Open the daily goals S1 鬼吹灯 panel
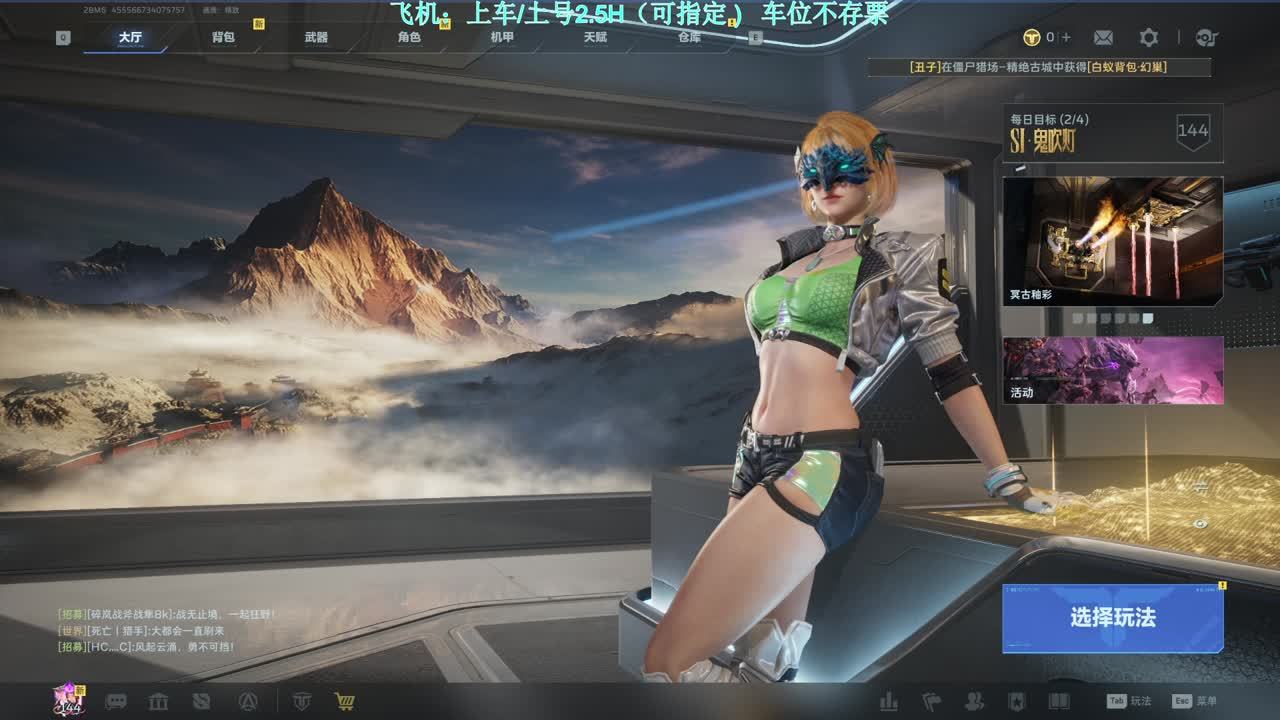Viewport: 1280px width, 720px height. coord(1113,132)
